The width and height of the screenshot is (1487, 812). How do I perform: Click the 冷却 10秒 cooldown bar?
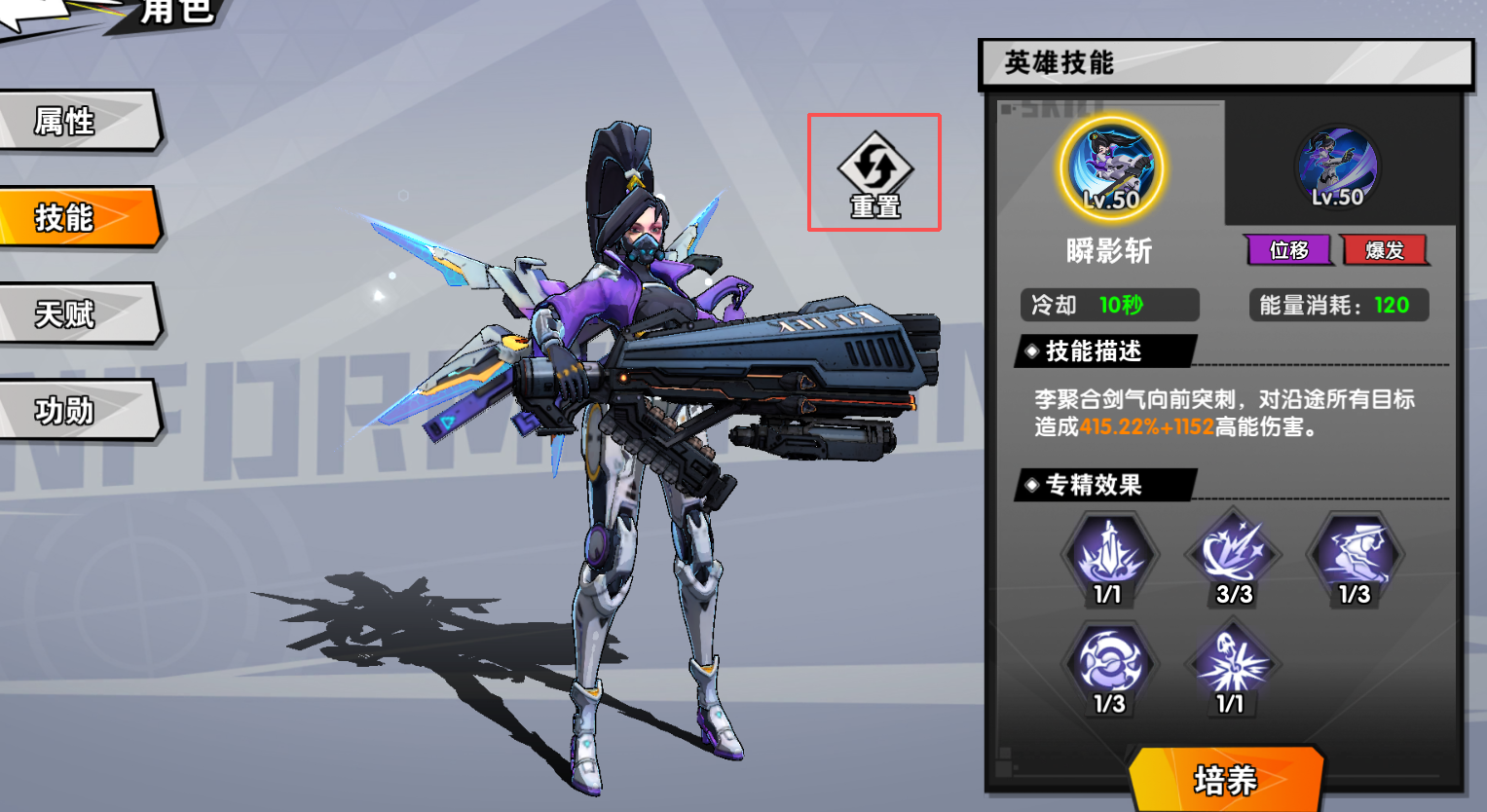(1109, 305)
